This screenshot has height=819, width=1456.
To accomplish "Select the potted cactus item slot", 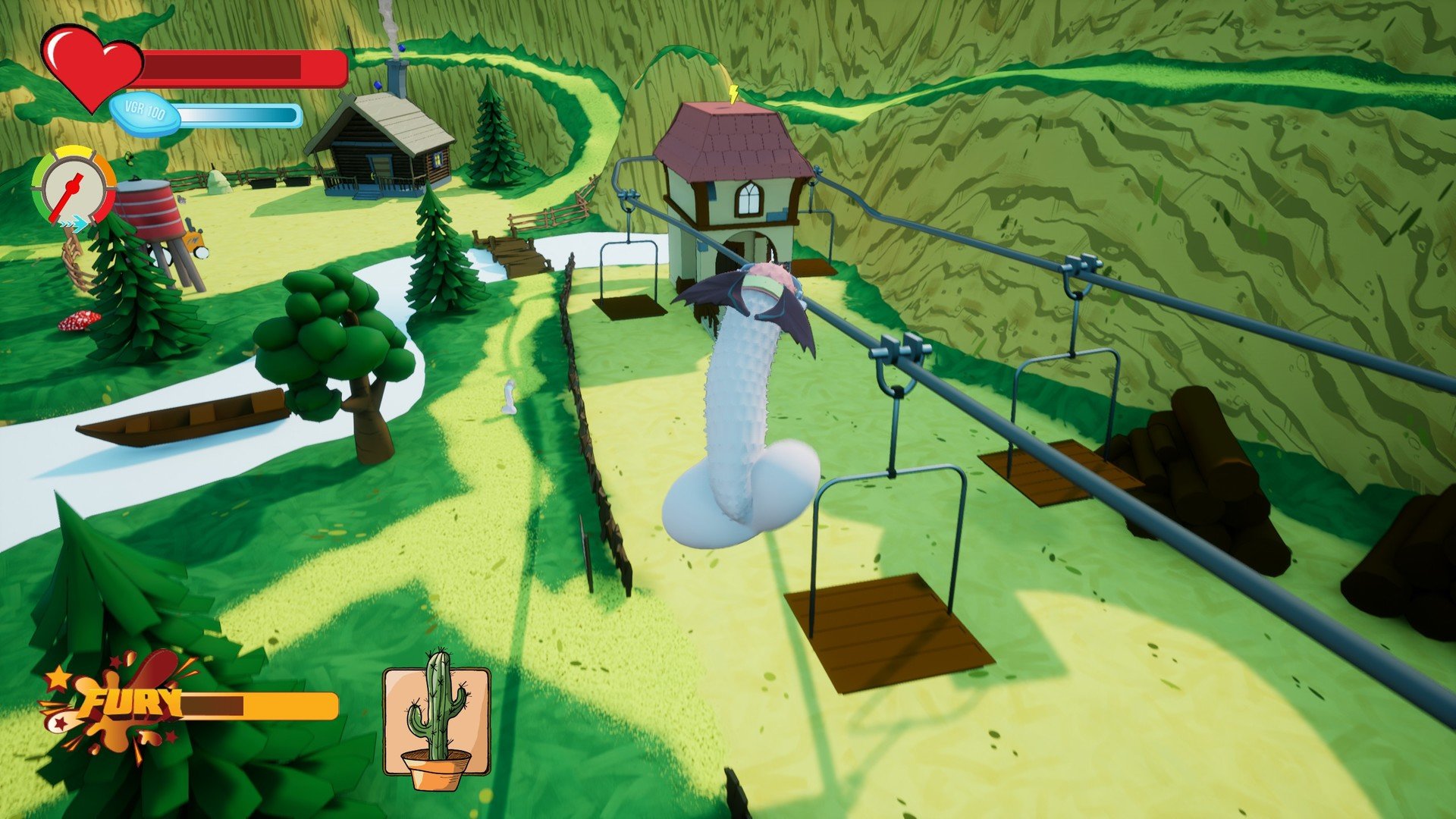I will coord(436,720).
